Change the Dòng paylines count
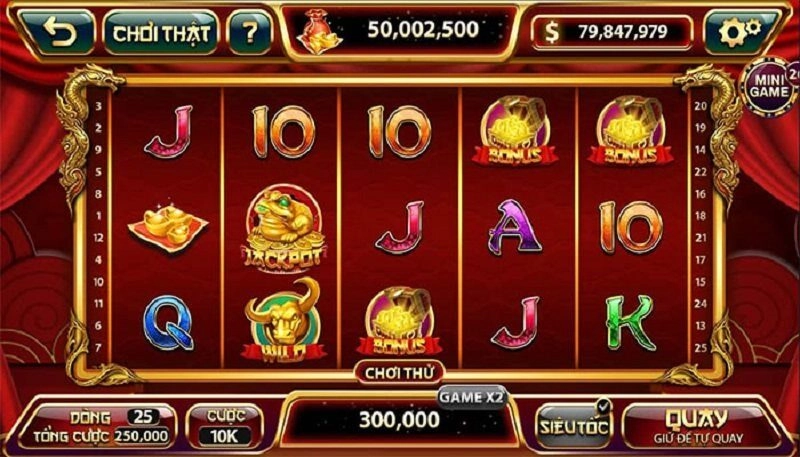 tap(145, 415)
